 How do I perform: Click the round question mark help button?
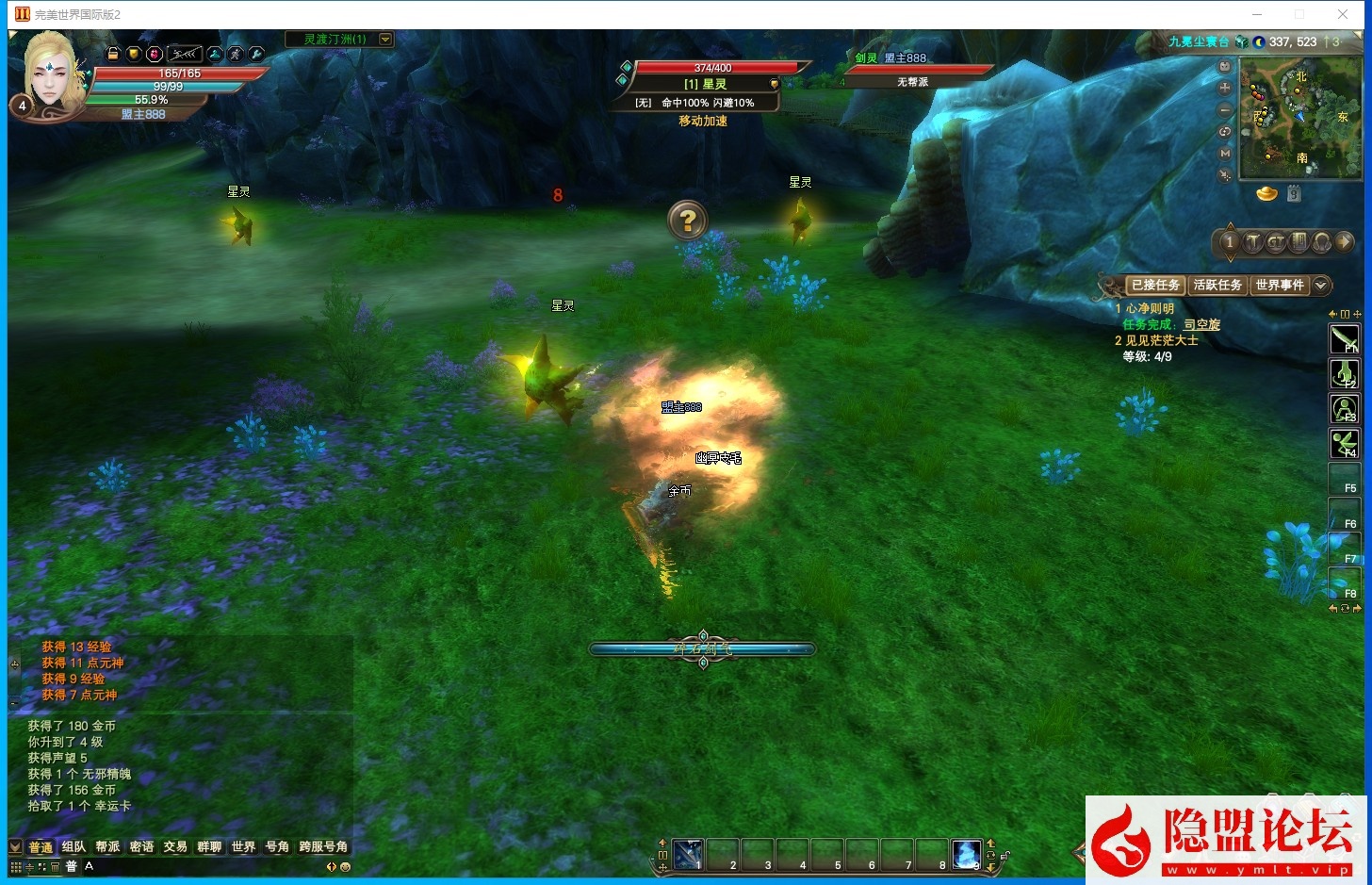688,221
